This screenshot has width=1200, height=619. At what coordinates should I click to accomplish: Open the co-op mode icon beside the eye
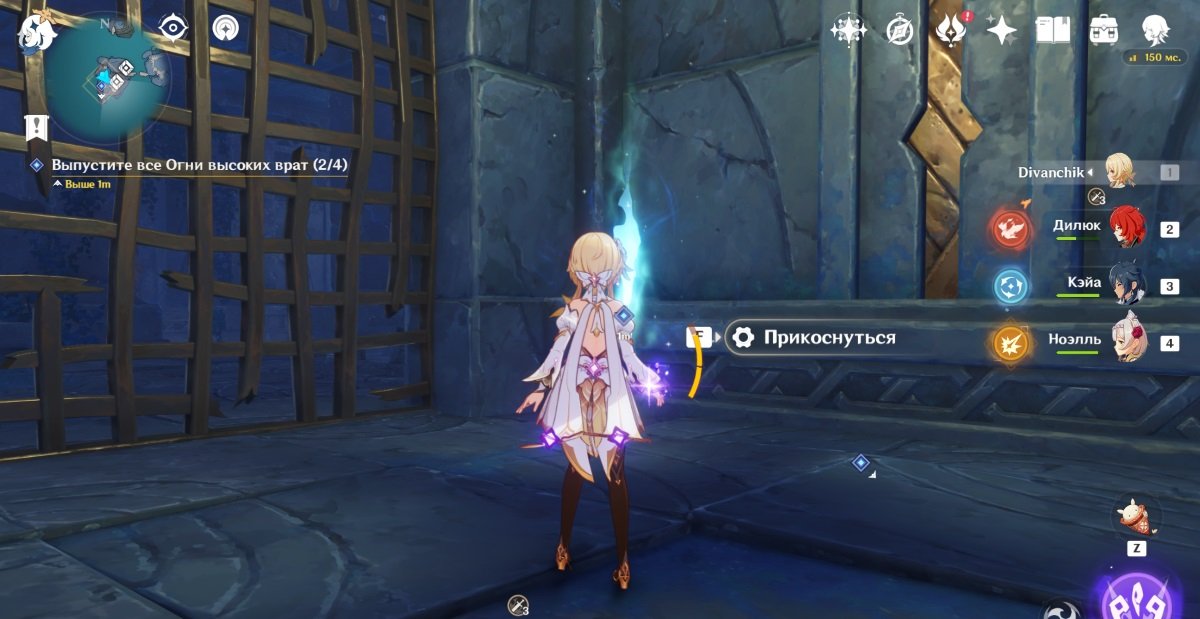[x=226, y=28]
